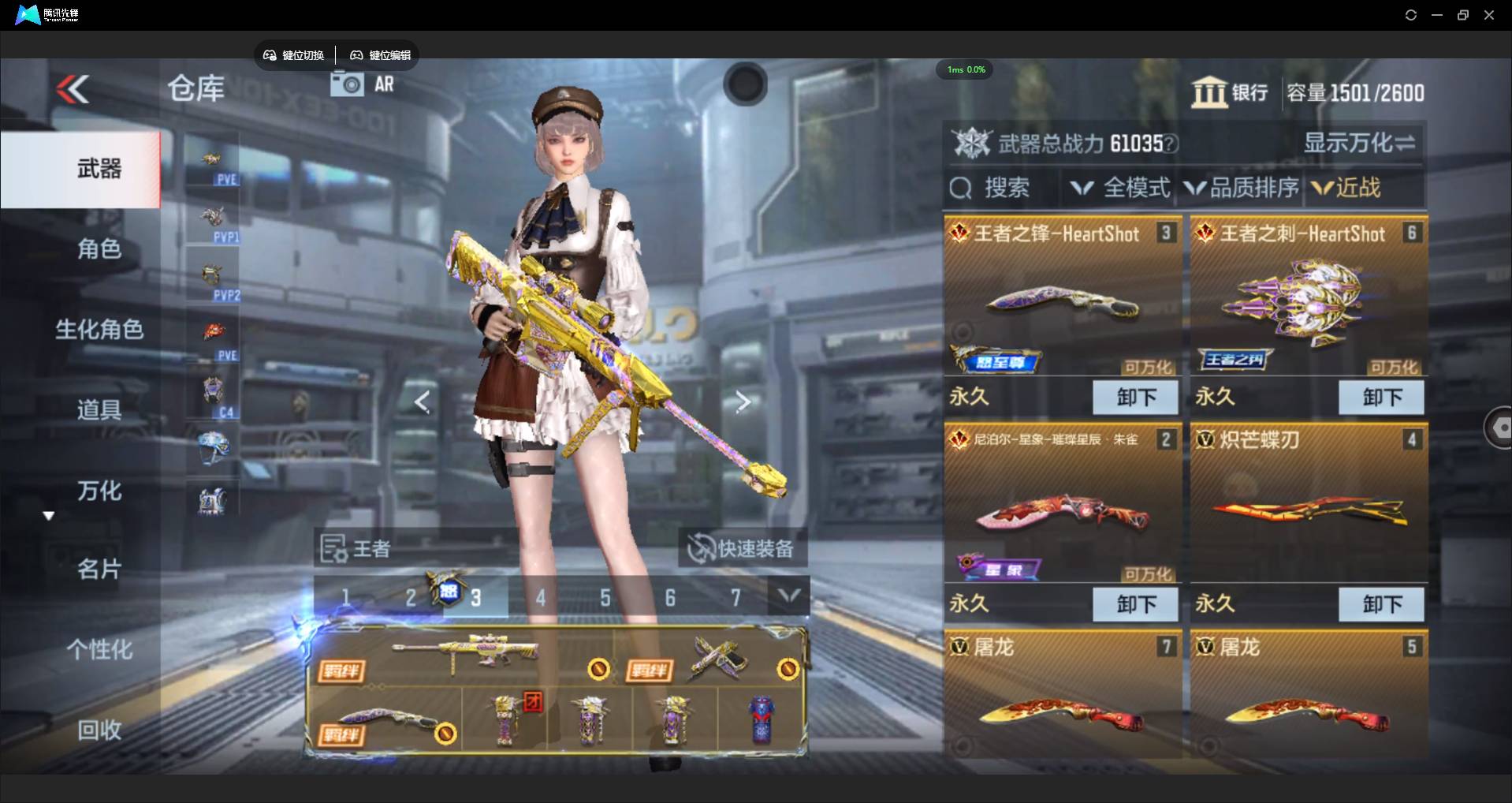Open the 银行 bank
Screen dimensions: 1512x803
point(1230,93)
